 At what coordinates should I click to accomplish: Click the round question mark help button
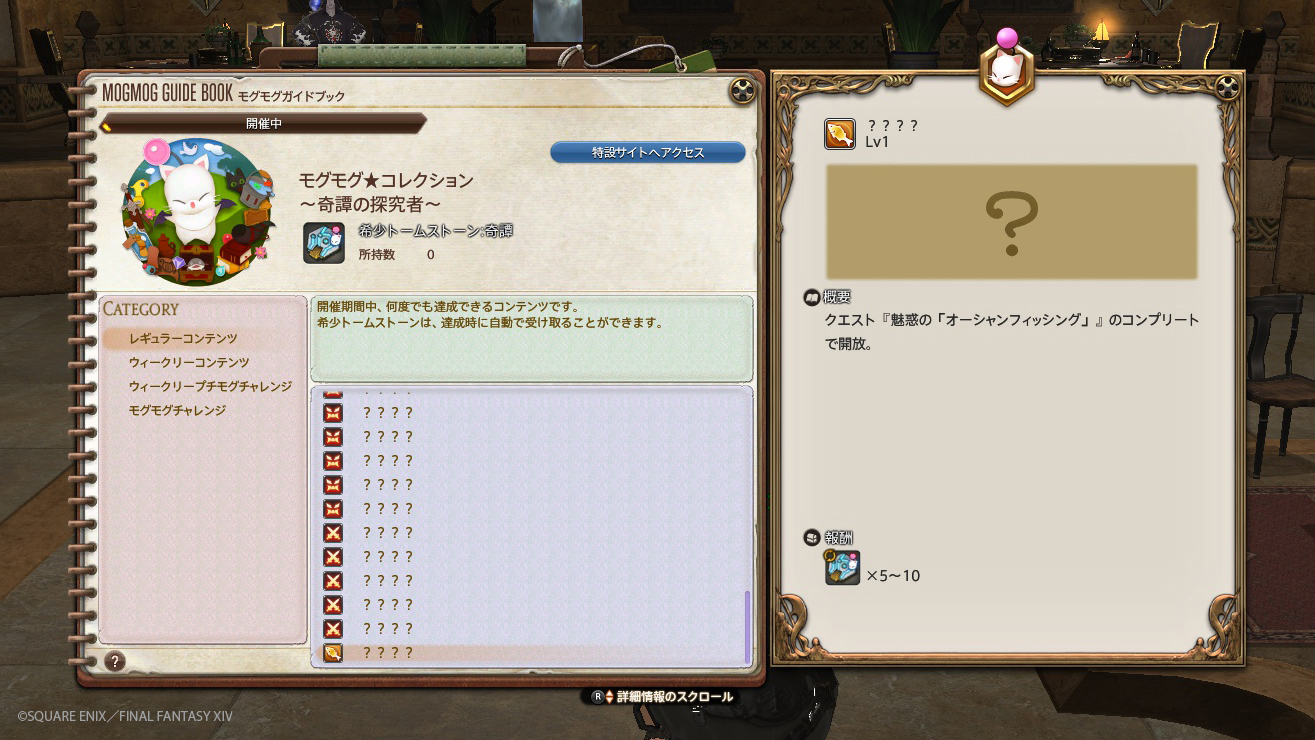tap(115, 661)
